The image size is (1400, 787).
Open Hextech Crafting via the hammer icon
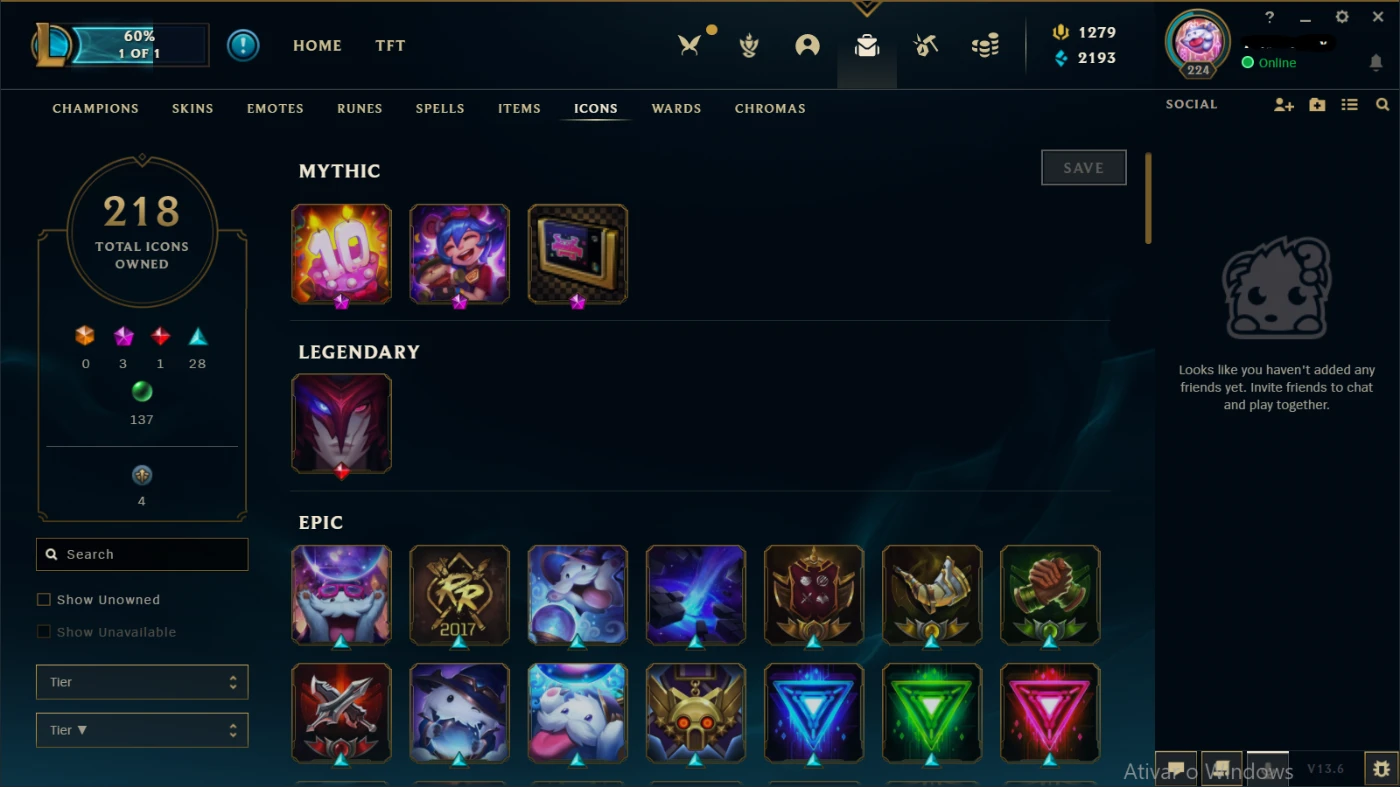pyautogui.click(x=925, y=45)
